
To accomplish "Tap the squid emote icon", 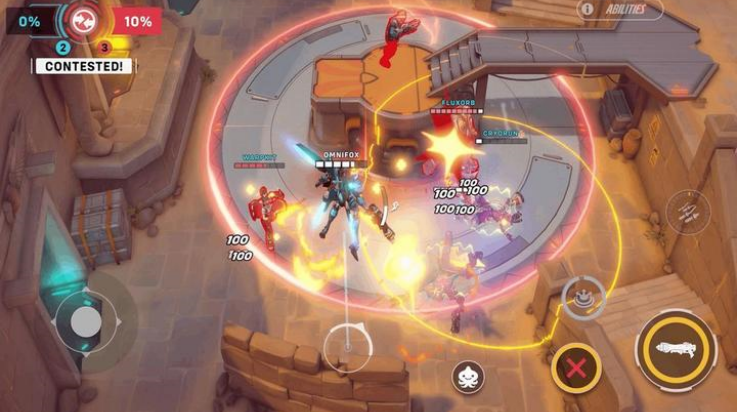I will pos(467,376).
